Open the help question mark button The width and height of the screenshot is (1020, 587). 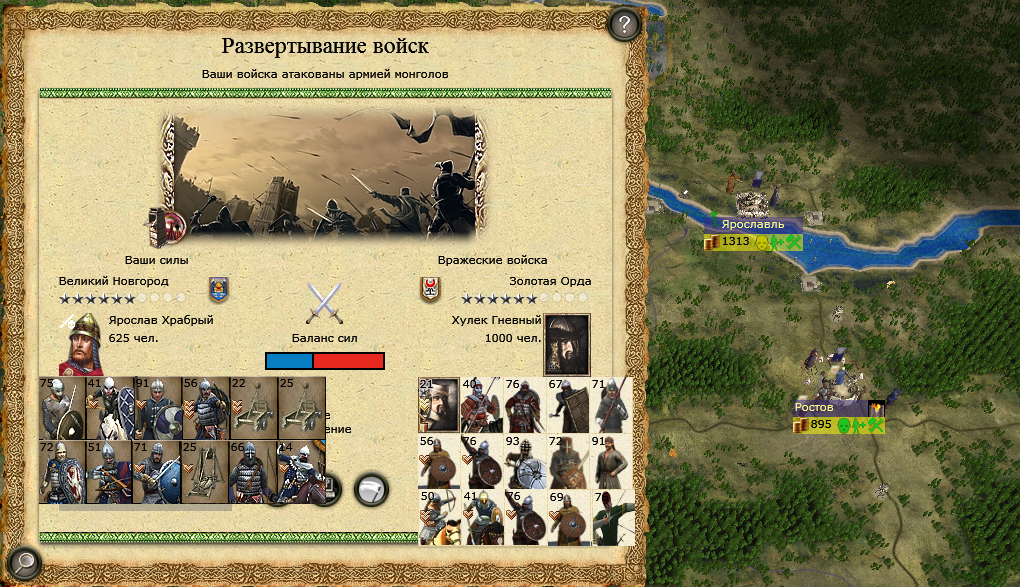click(624, 24)
